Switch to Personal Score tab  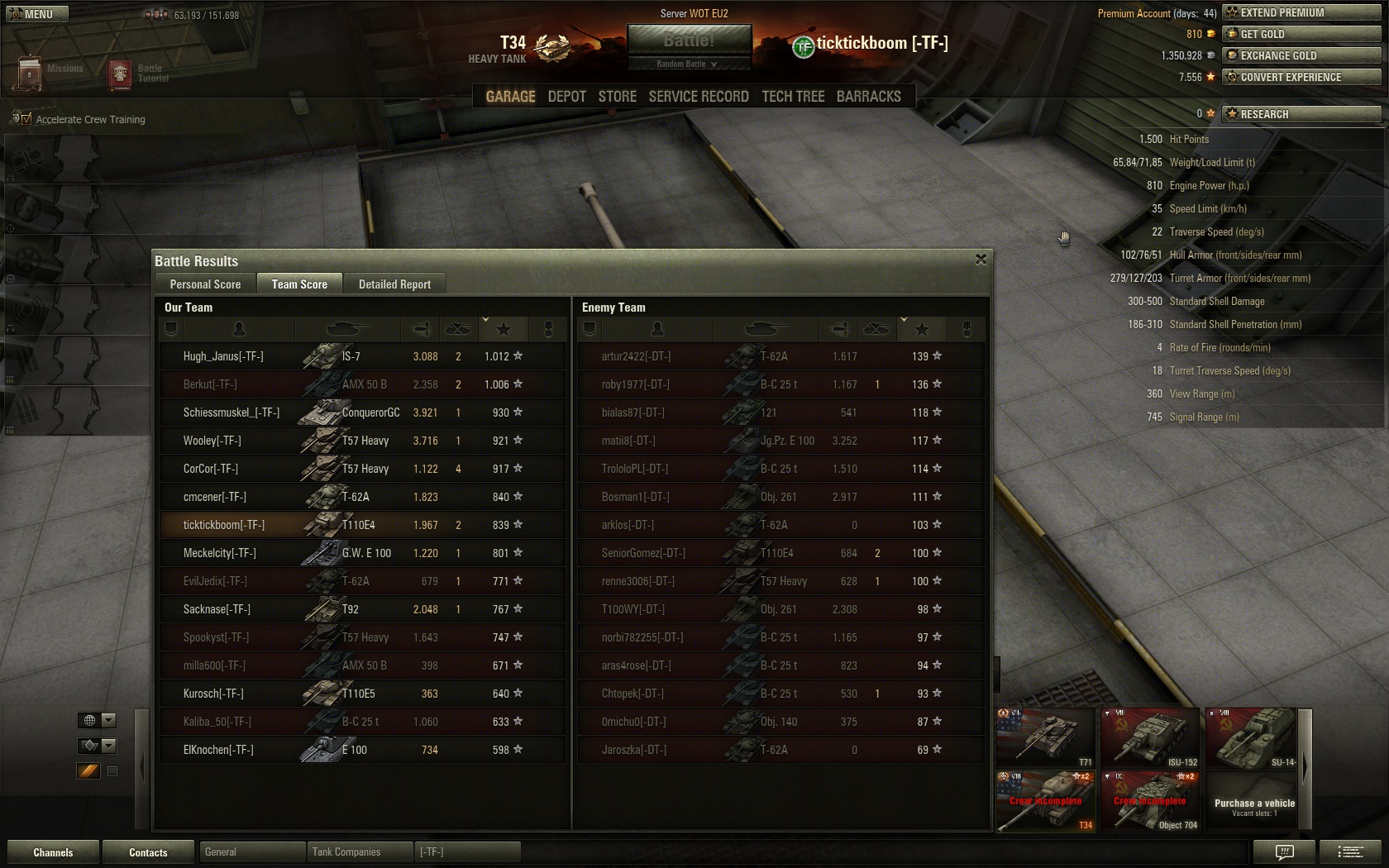click(205, 284)
